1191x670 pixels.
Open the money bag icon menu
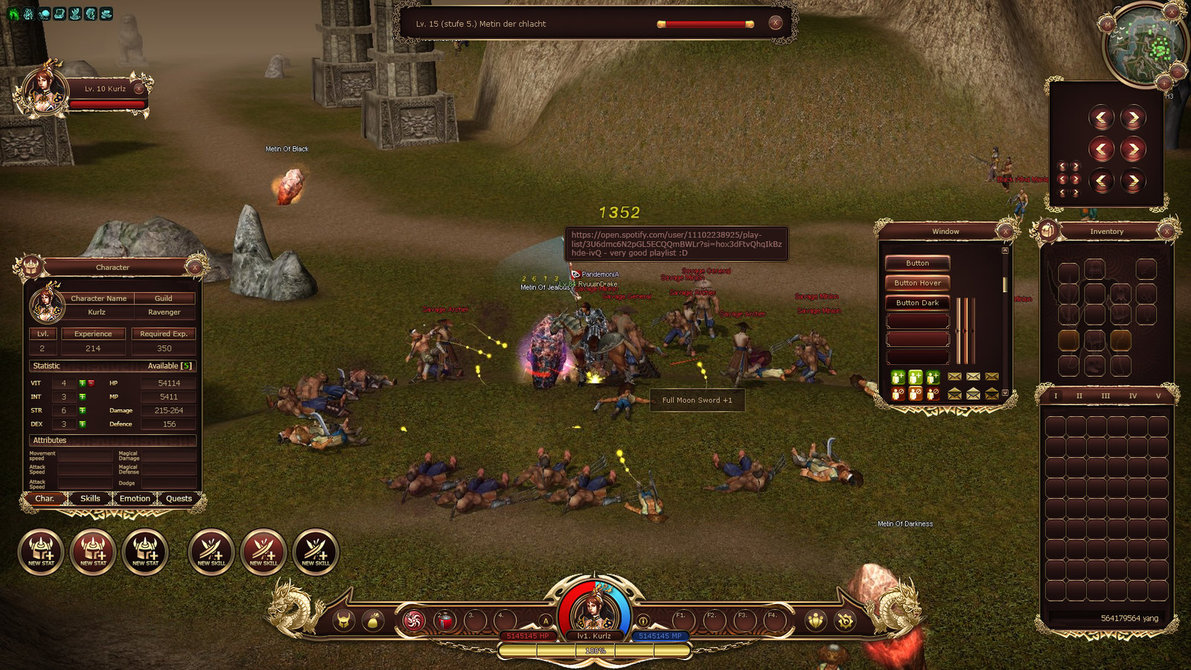[374, 621]
